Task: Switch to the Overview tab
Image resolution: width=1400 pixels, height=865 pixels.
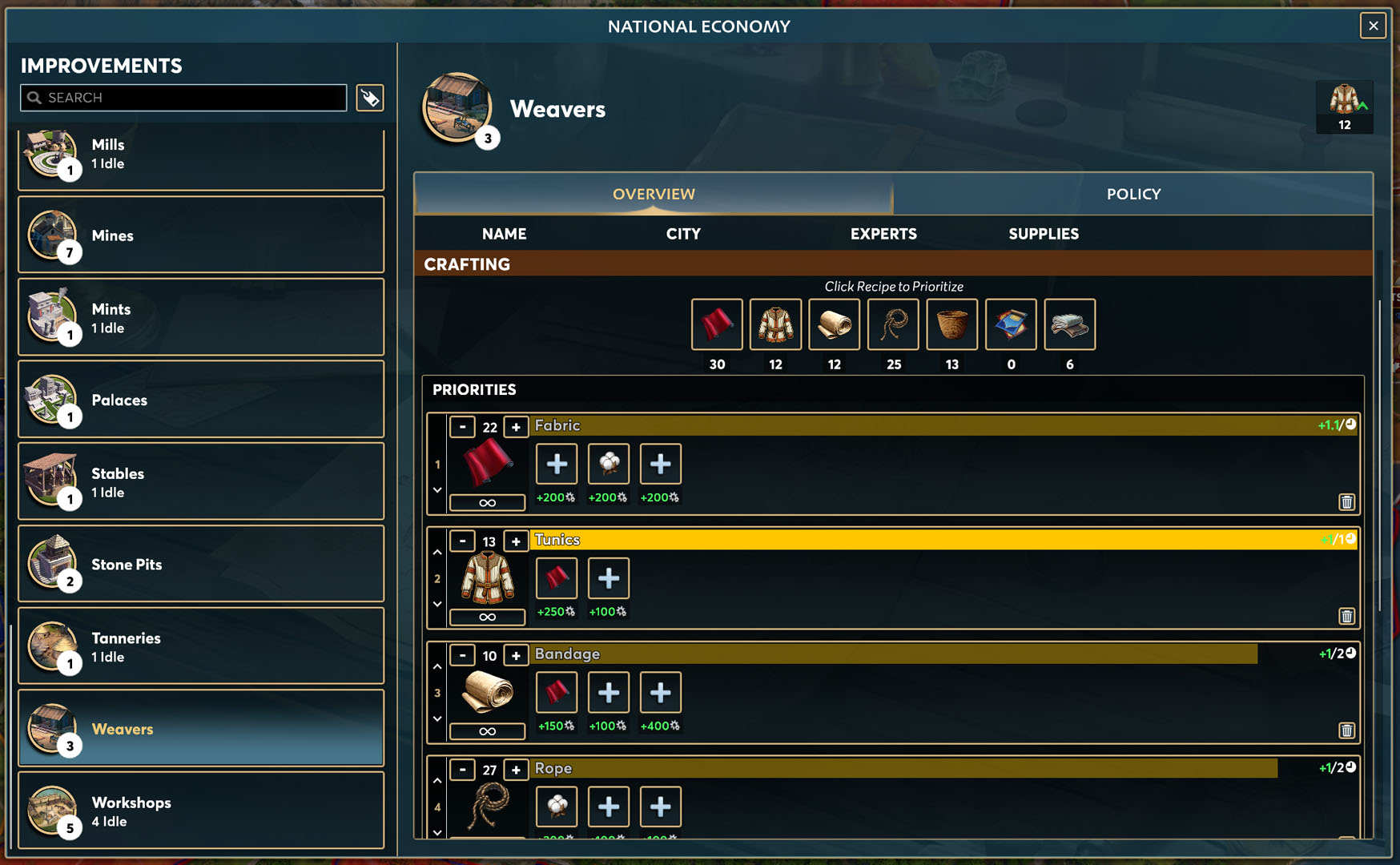Action: (x=654, y=194)
